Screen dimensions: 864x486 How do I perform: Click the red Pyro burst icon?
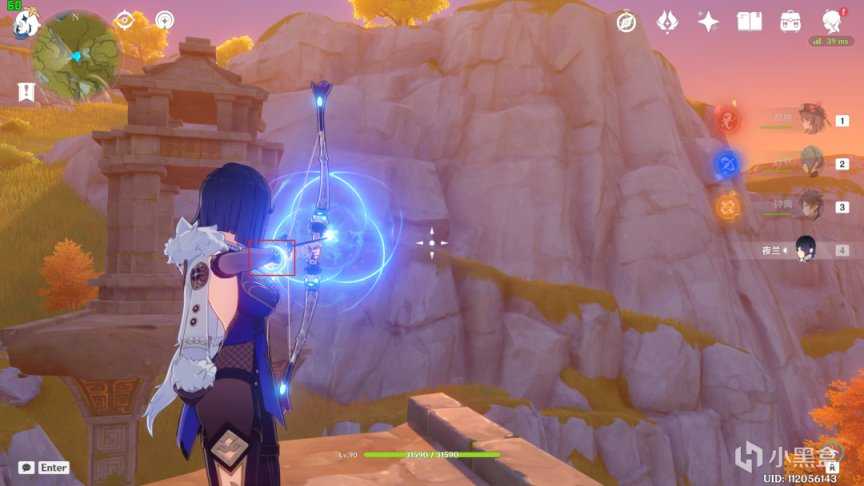coord(727,120)
